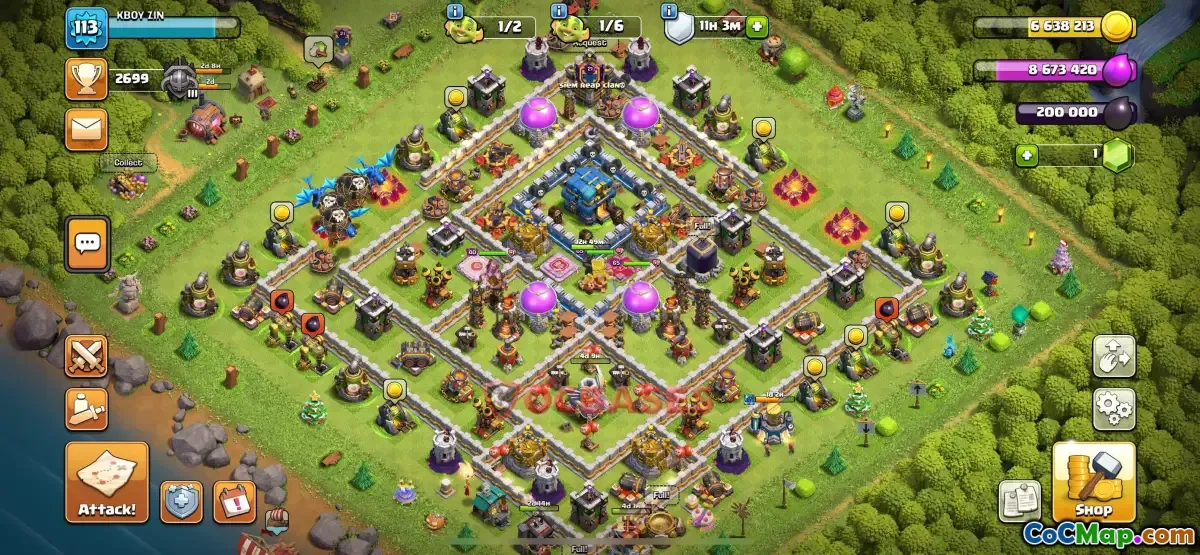The width and height of the screenshot is (1200, 555).
Task: Show info for the 1/6 builders
Action: point(558,11)
